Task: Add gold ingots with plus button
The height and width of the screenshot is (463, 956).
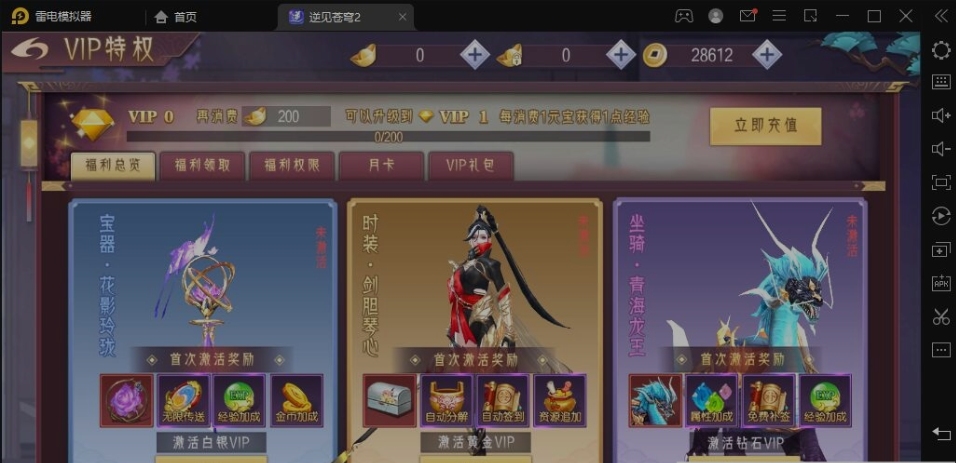Action: point(475,56)
